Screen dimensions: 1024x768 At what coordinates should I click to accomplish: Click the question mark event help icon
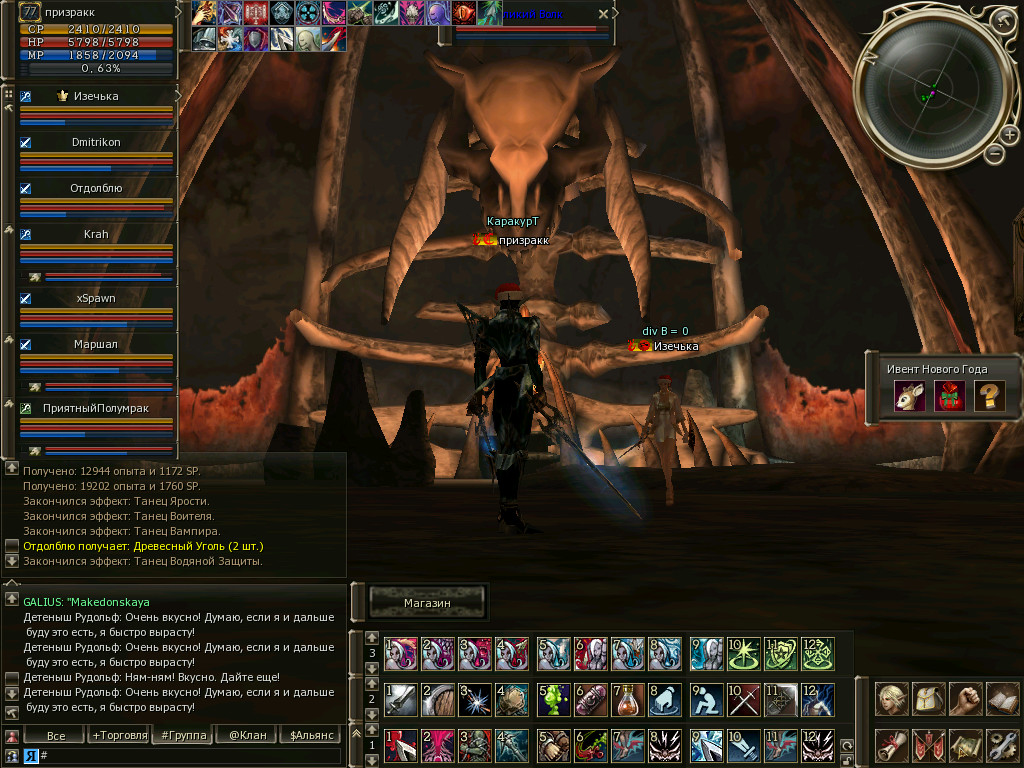coord(989,396)
